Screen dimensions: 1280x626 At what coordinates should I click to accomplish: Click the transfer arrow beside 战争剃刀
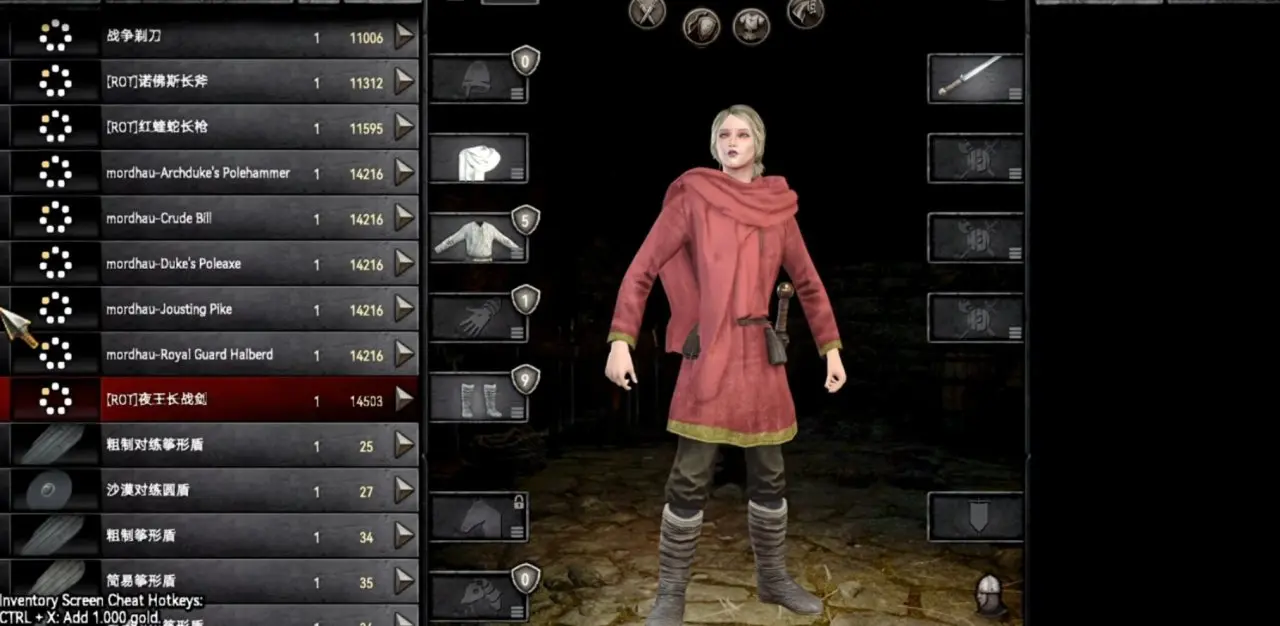coord(404,37)
